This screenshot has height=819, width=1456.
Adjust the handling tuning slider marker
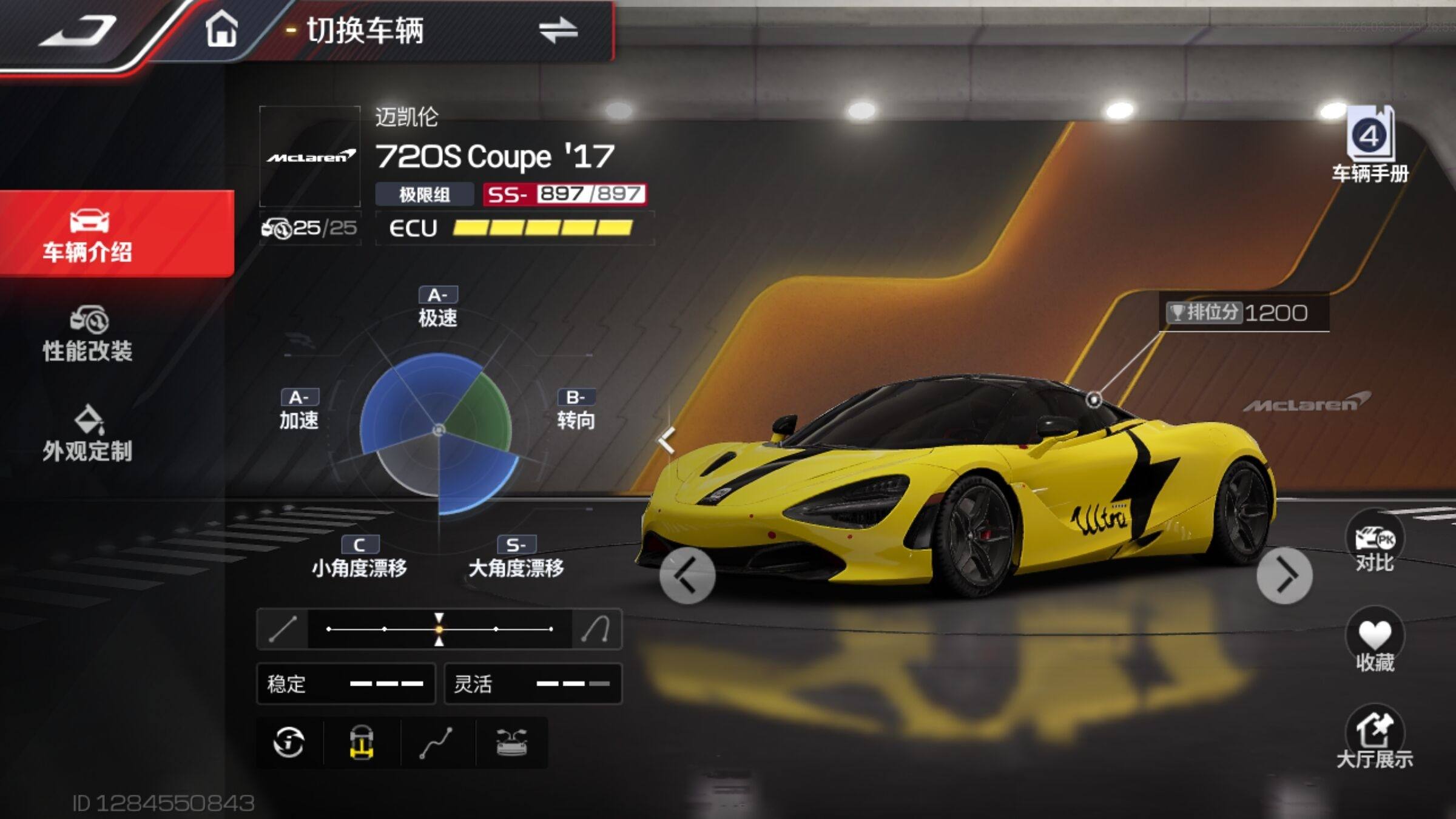coord(439,629)
